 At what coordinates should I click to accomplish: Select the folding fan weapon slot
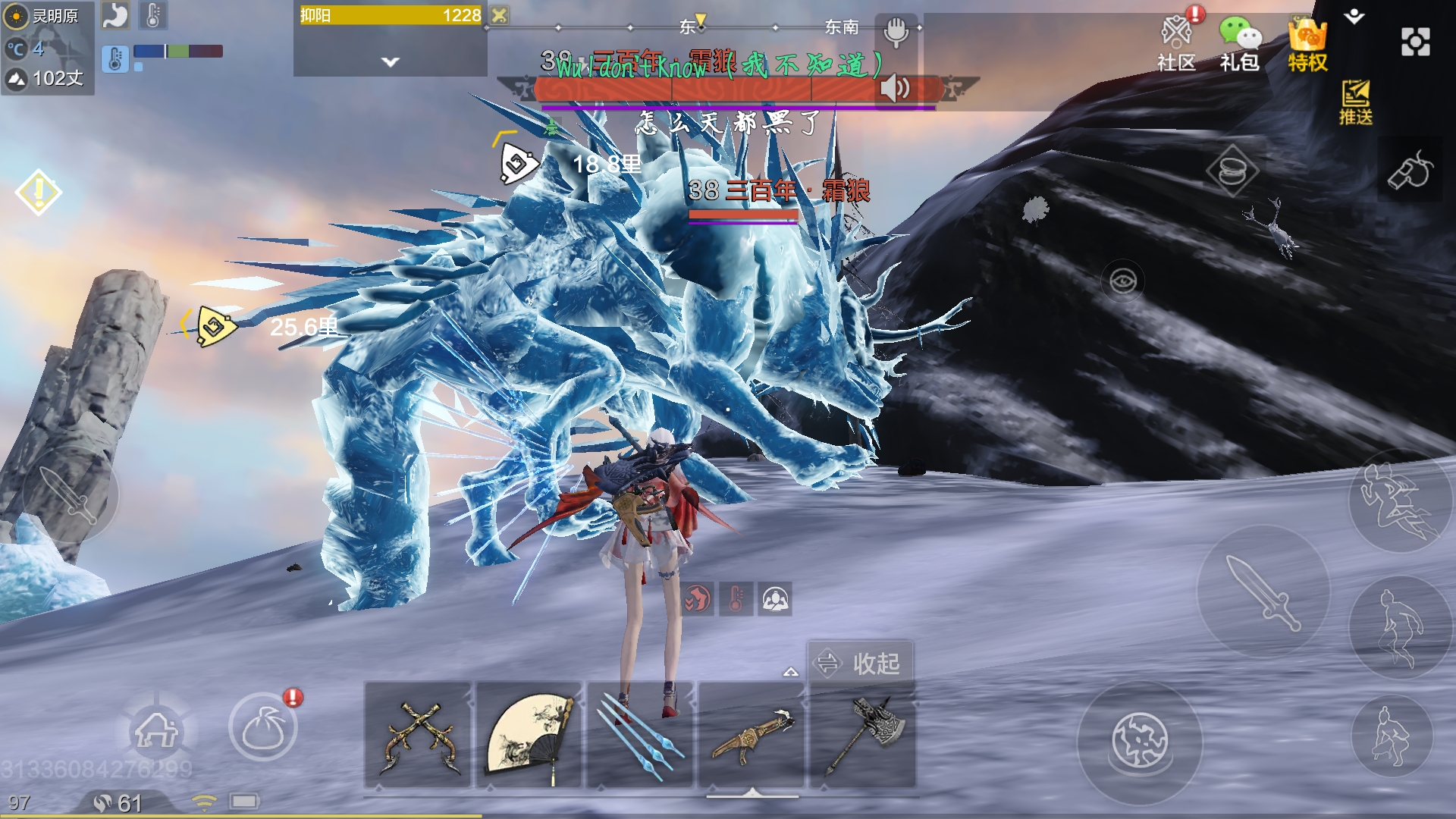tap(529, 736)
